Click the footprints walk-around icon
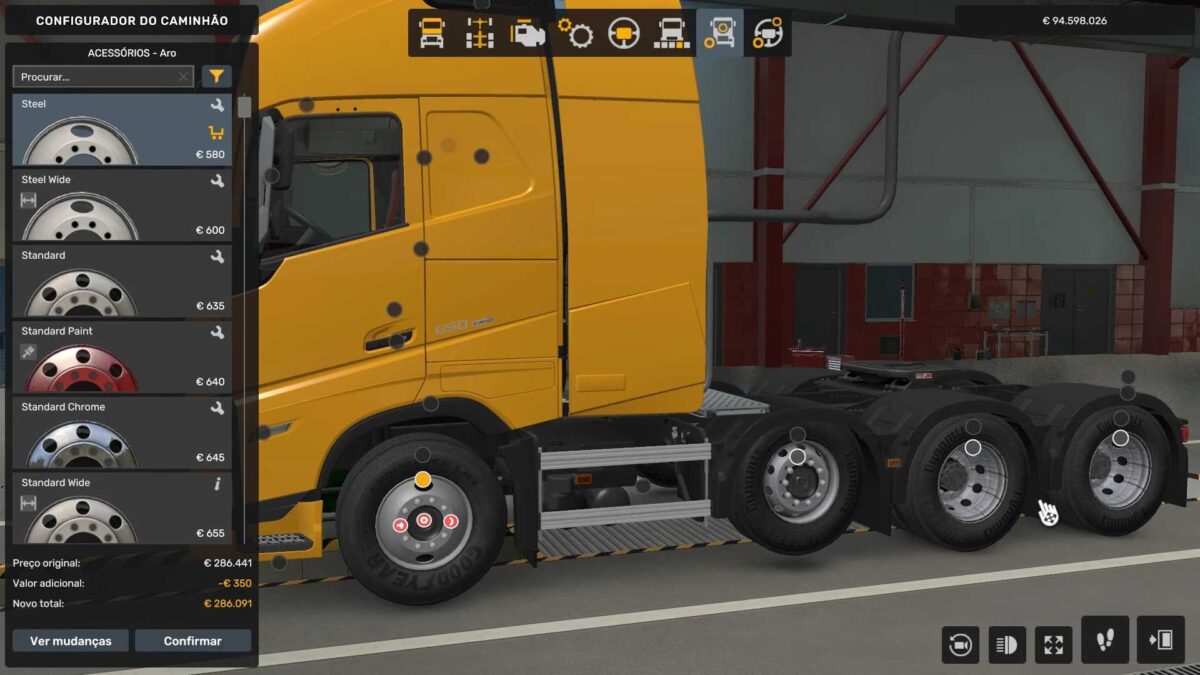Screen dimensions: 1200x675 pyautogui.click(x=1105, y=640)
